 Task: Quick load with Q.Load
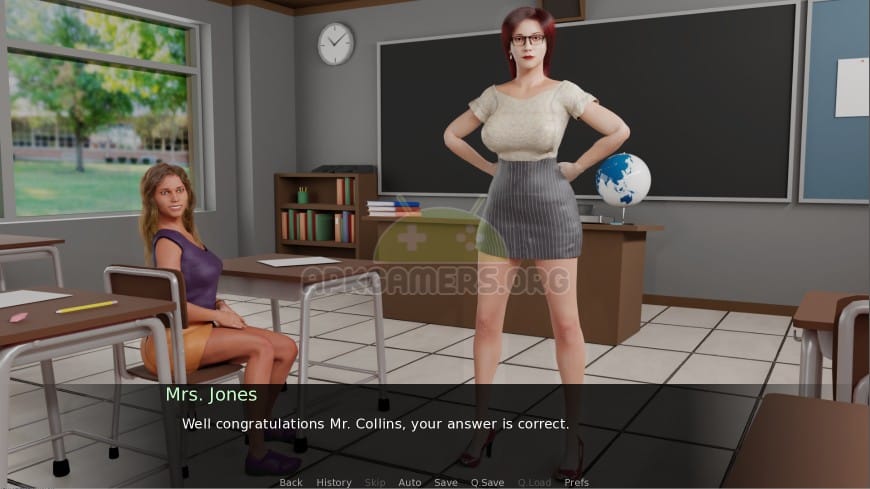tap(534, 482)
